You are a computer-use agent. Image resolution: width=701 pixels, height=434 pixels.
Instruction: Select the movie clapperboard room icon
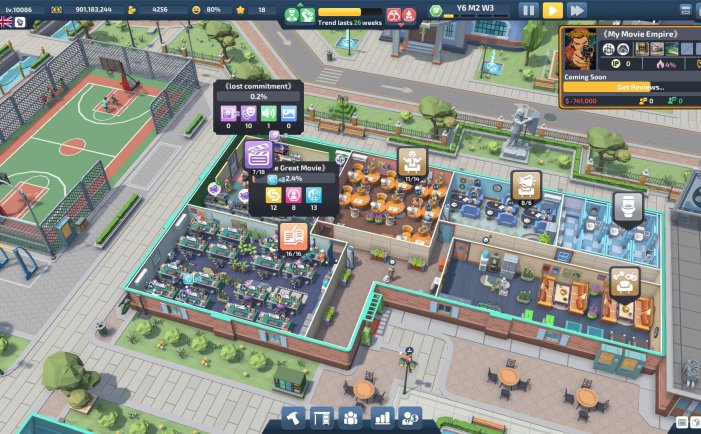(258, 154)
